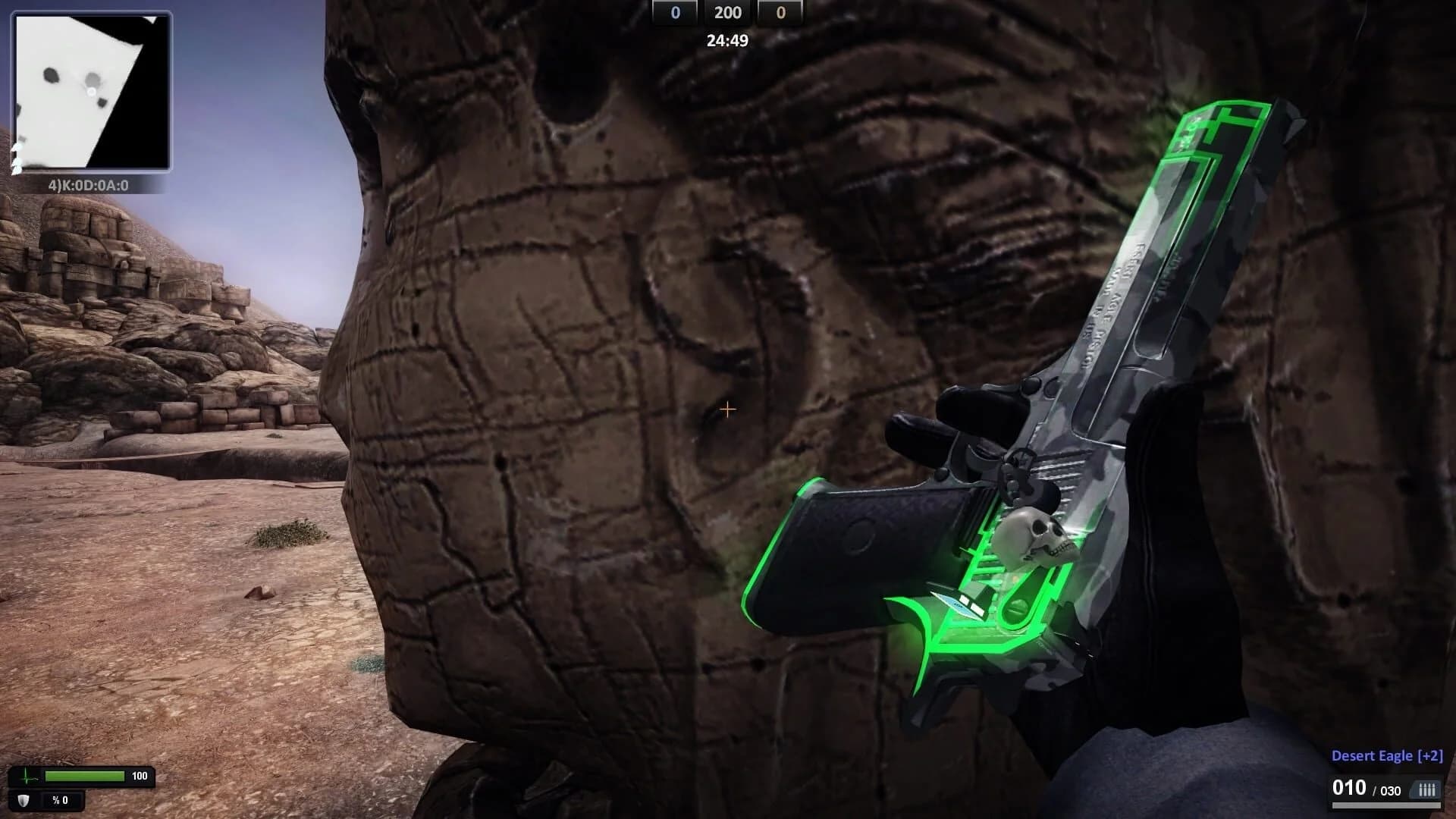The height and width of the screenshot is (819, 1456).
Task: Click the green health bar showing 100
Action: (83, 775)
